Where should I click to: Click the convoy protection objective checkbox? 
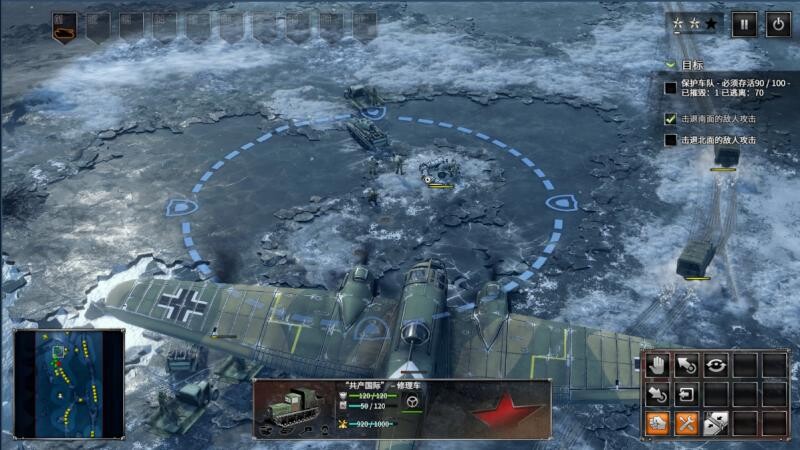(x=671, y=88)
